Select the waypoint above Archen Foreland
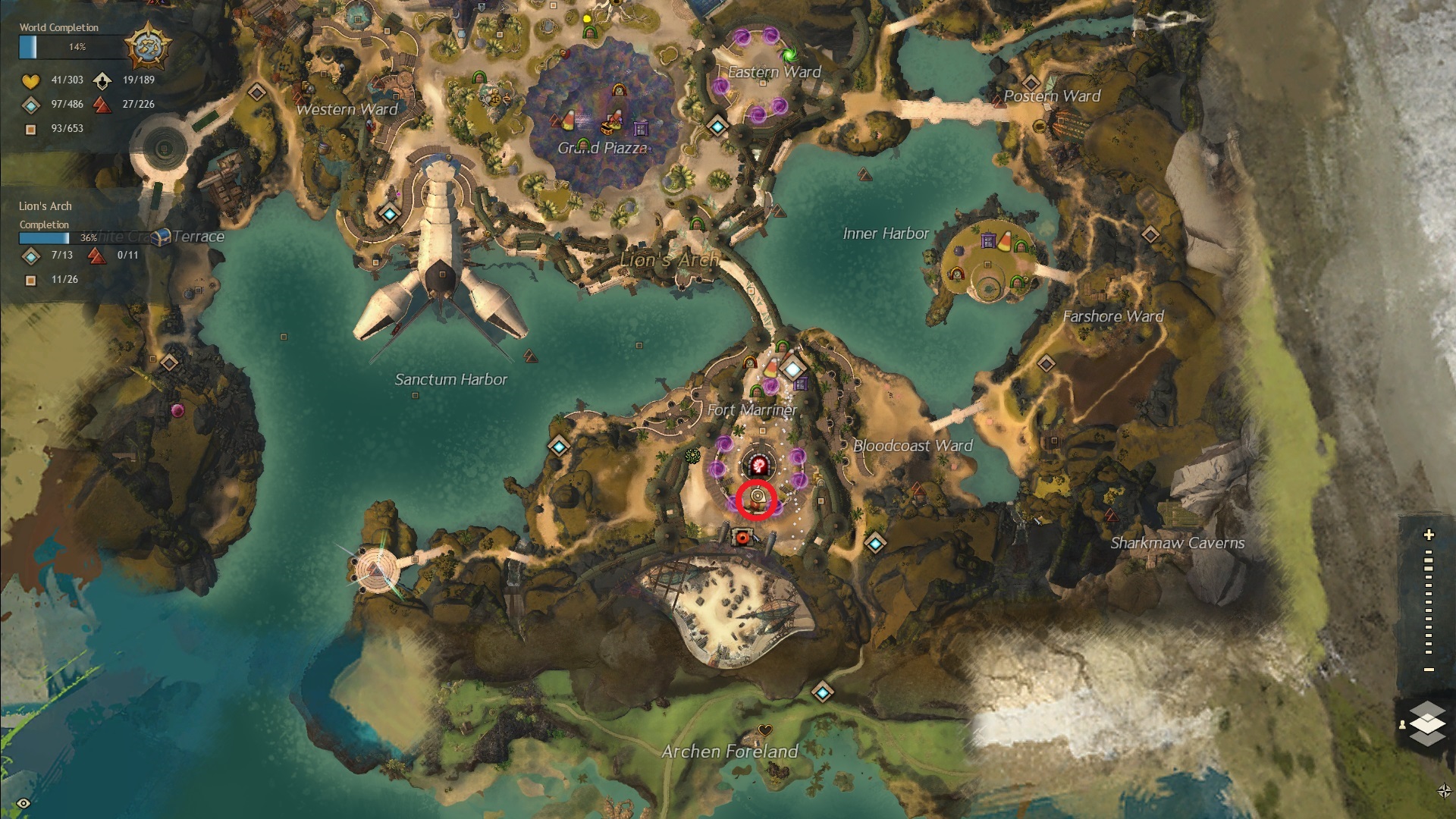Image resolution: width=1456 pixels, height=819 pixels. 822,692
